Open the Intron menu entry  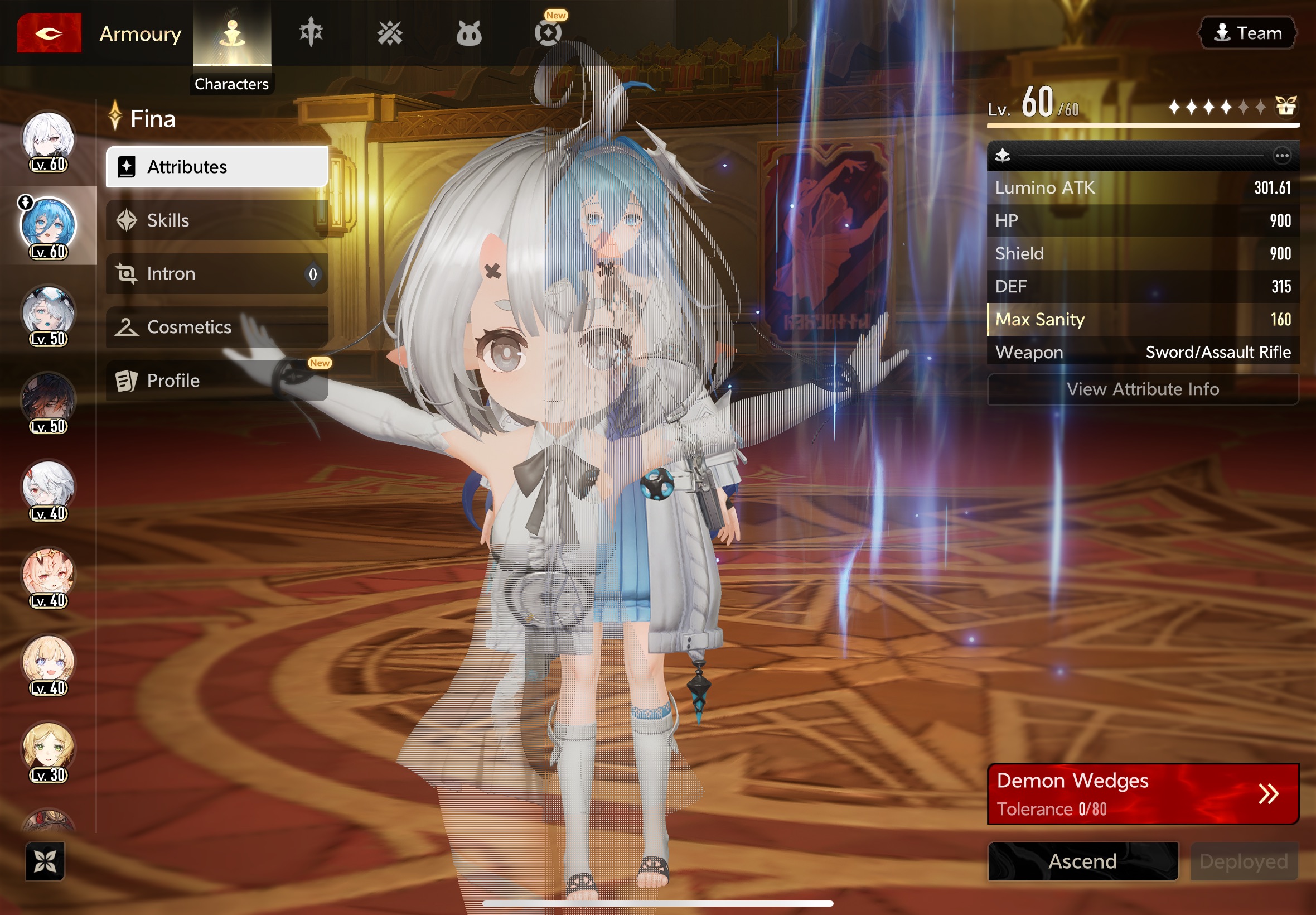(217, 273)
